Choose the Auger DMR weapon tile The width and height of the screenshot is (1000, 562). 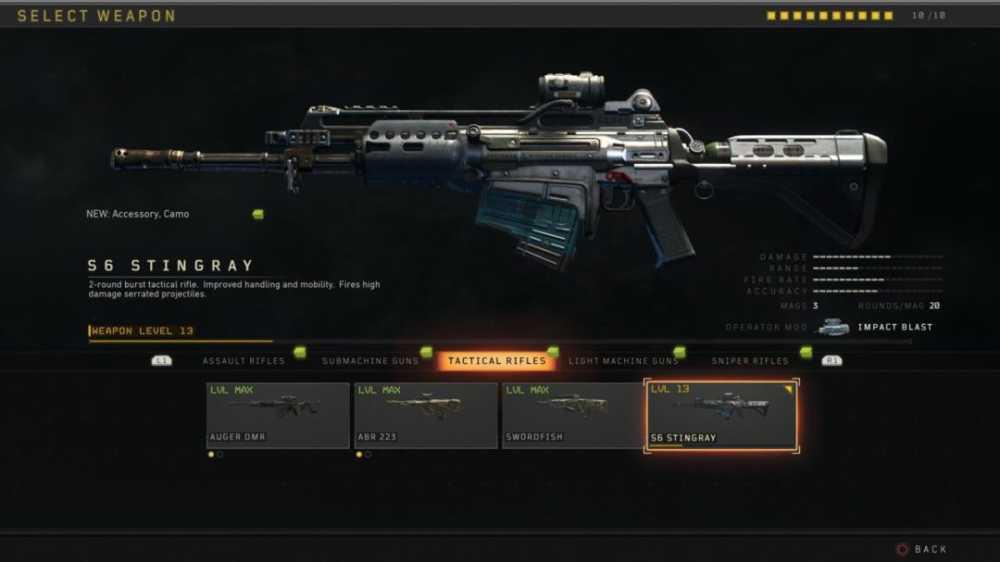click(x=278, y=415)
